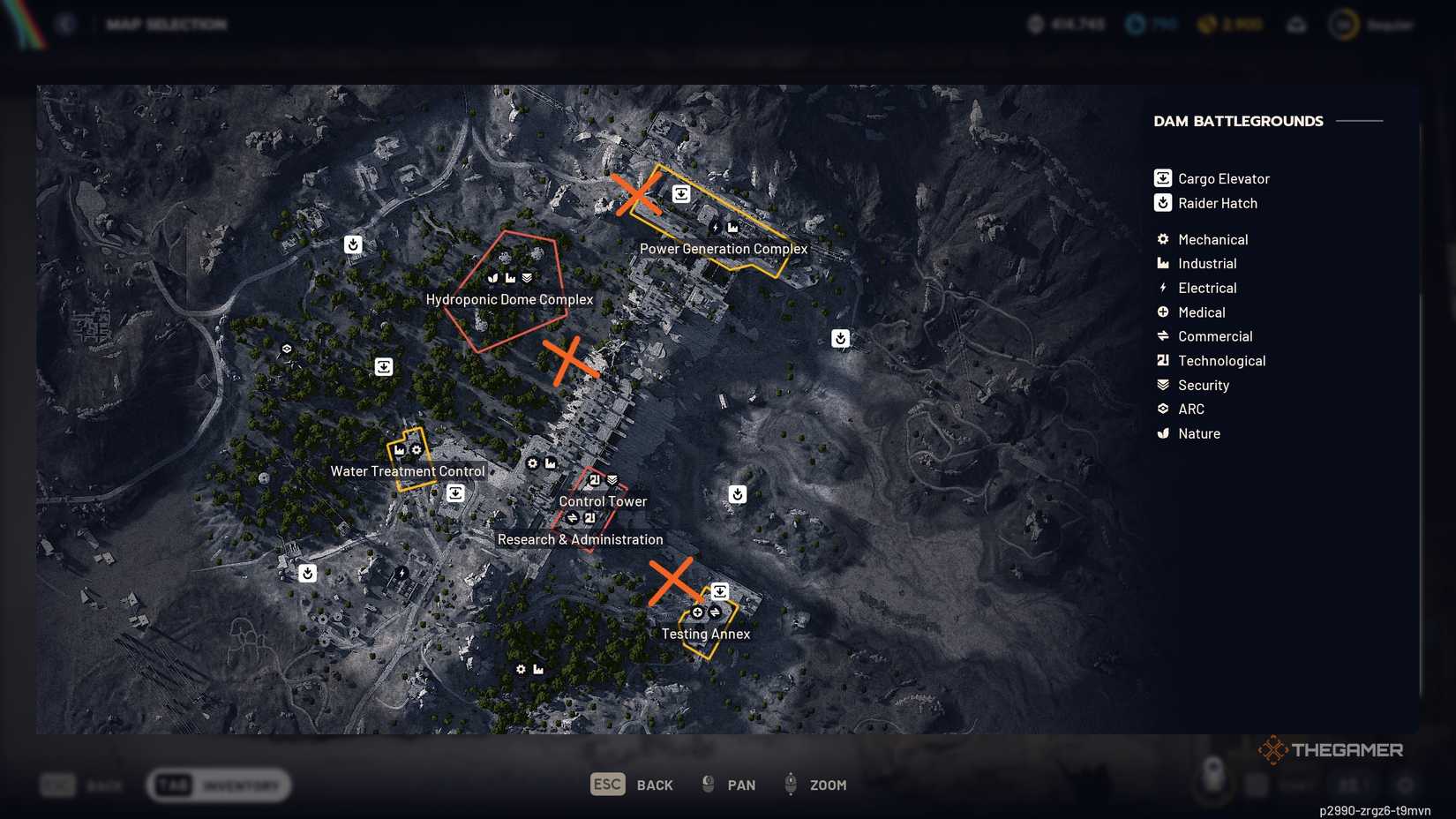Click the Electrical icon inside Power Generation Complex
Screen dimensions: 1456x819
click(715, 227)
